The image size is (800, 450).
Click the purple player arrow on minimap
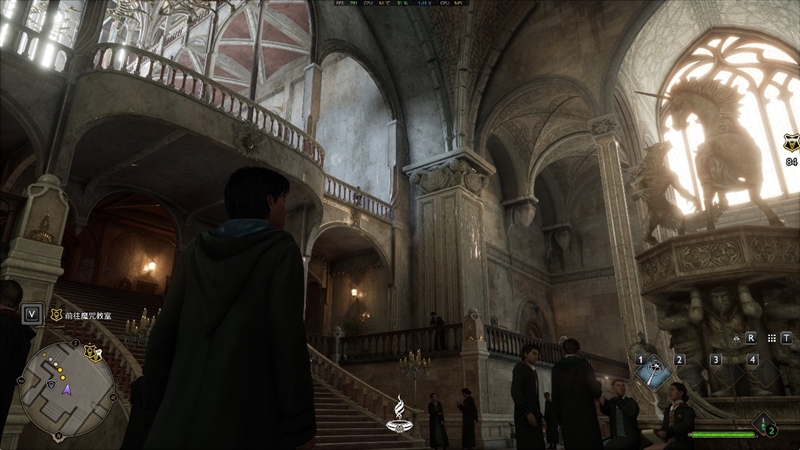[67, 392]
